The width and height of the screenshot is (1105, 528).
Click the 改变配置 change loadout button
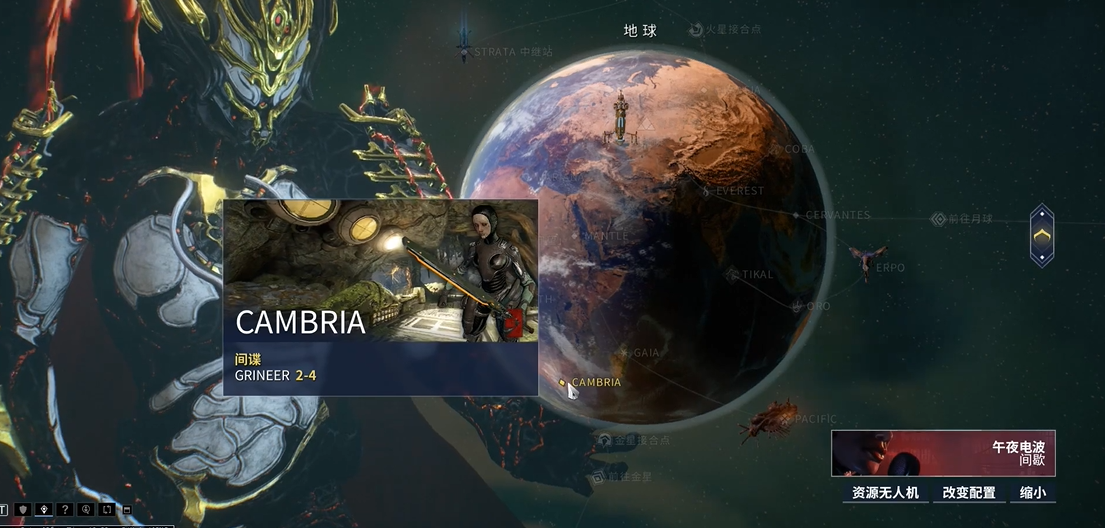pyautogui.click(x=969, y=493)
